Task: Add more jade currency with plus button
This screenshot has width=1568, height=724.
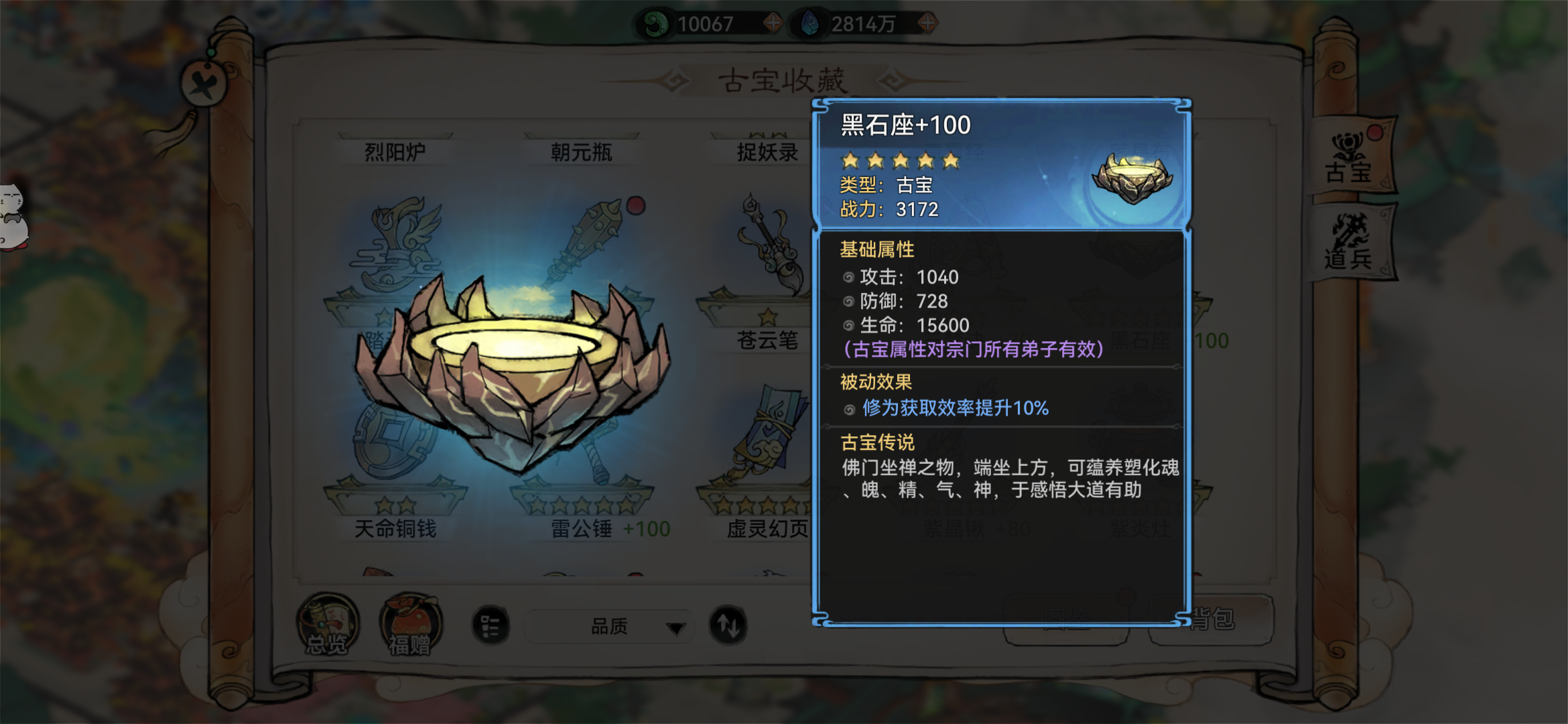Action: click(773, 23)
